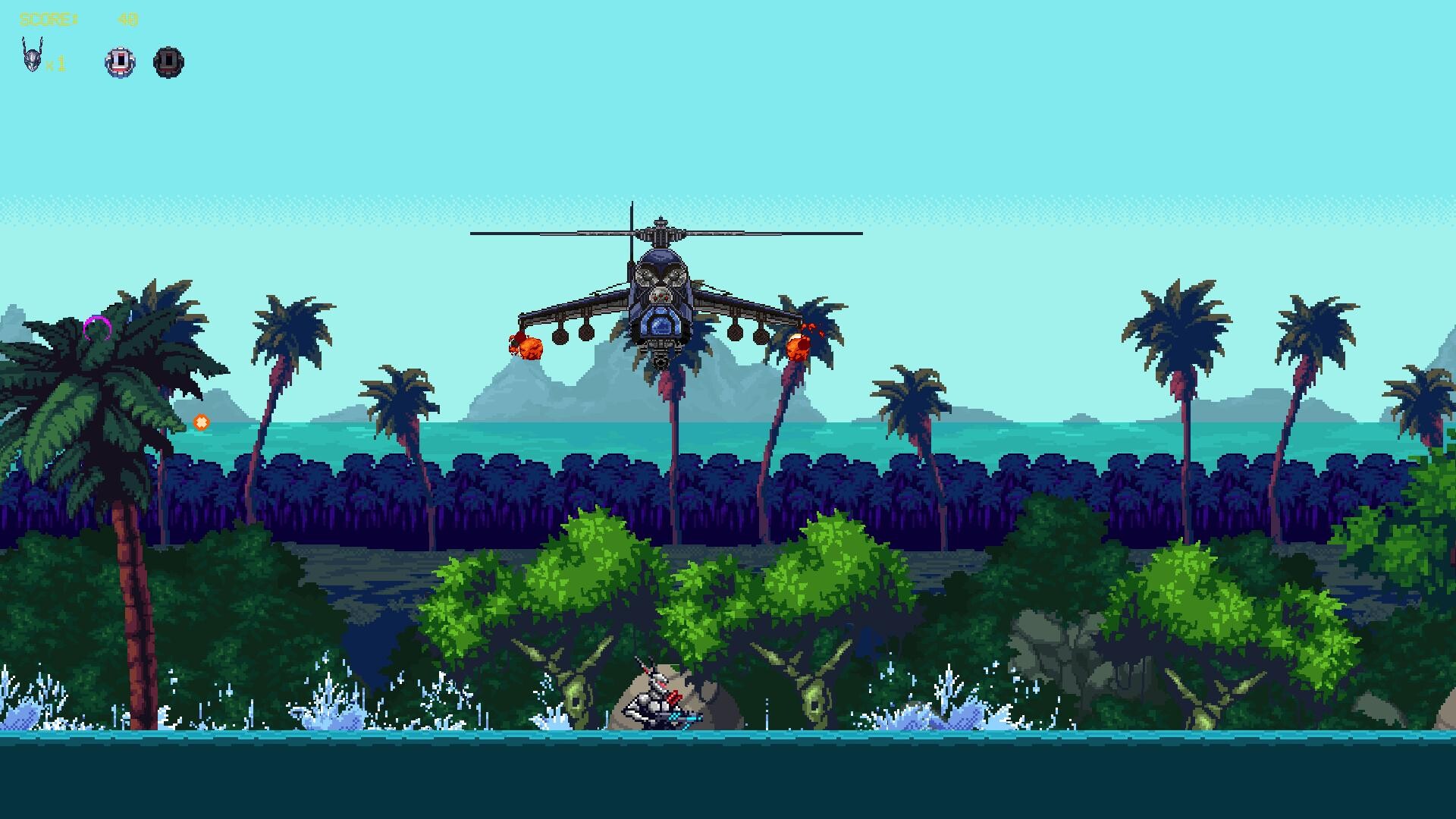Screen dimensions: 1456x819
Task: Click the explosion near the helicopter's right wing
Action: 799,347
